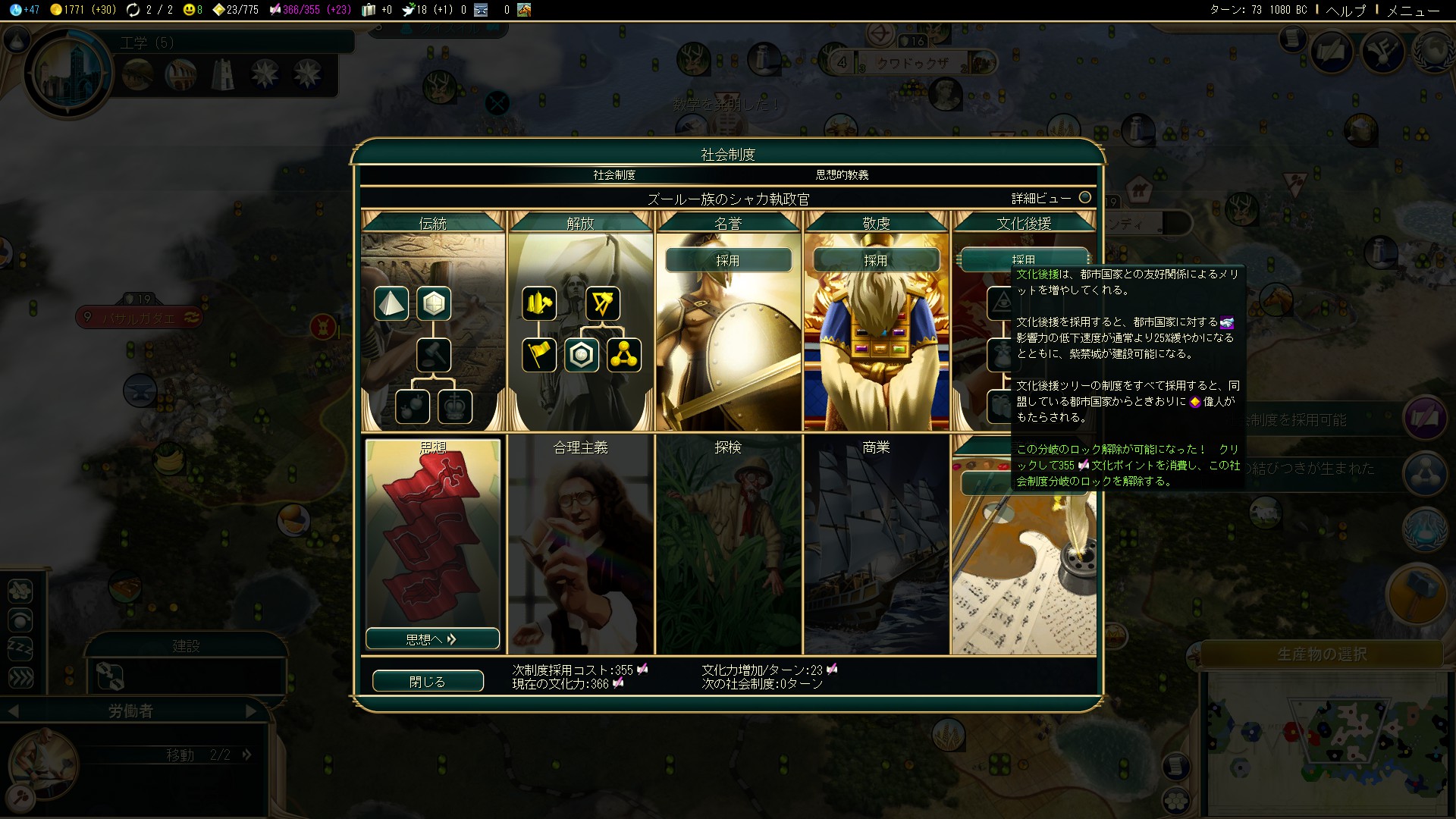The width and height of the screenshot is (1456, 819).
Task: Open the Commerce (商業) policy branch
Action: (876, 543)
